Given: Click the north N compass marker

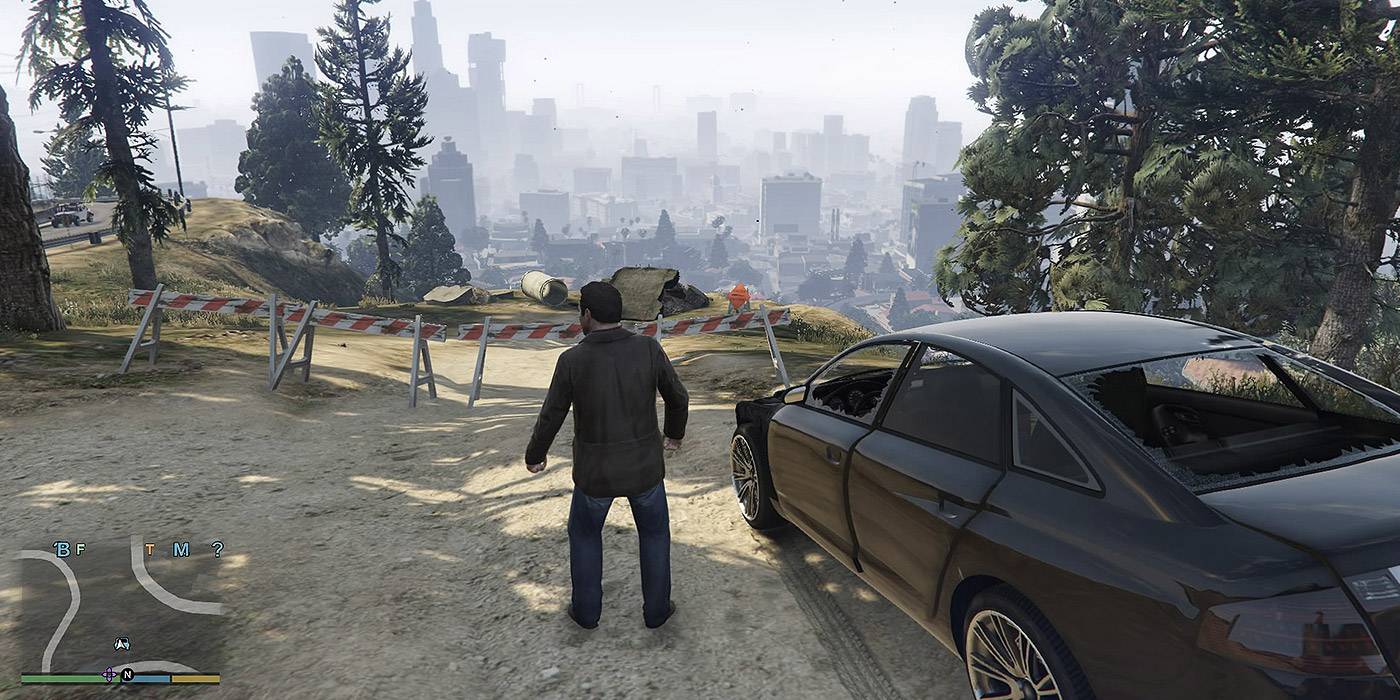Looking at the screenshot, I should pos(127,675).
